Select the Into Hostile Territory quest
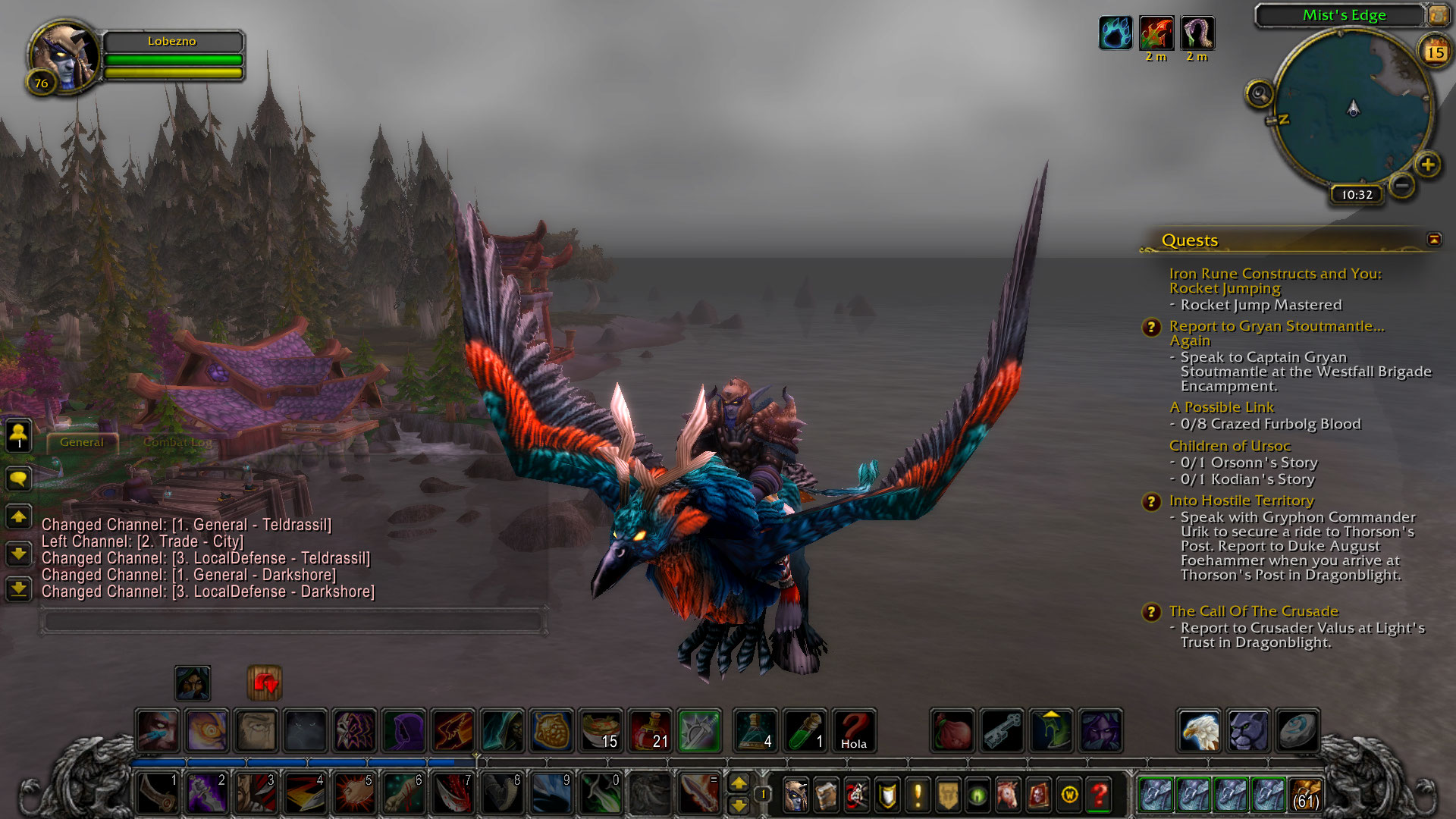 point(1241,500)
